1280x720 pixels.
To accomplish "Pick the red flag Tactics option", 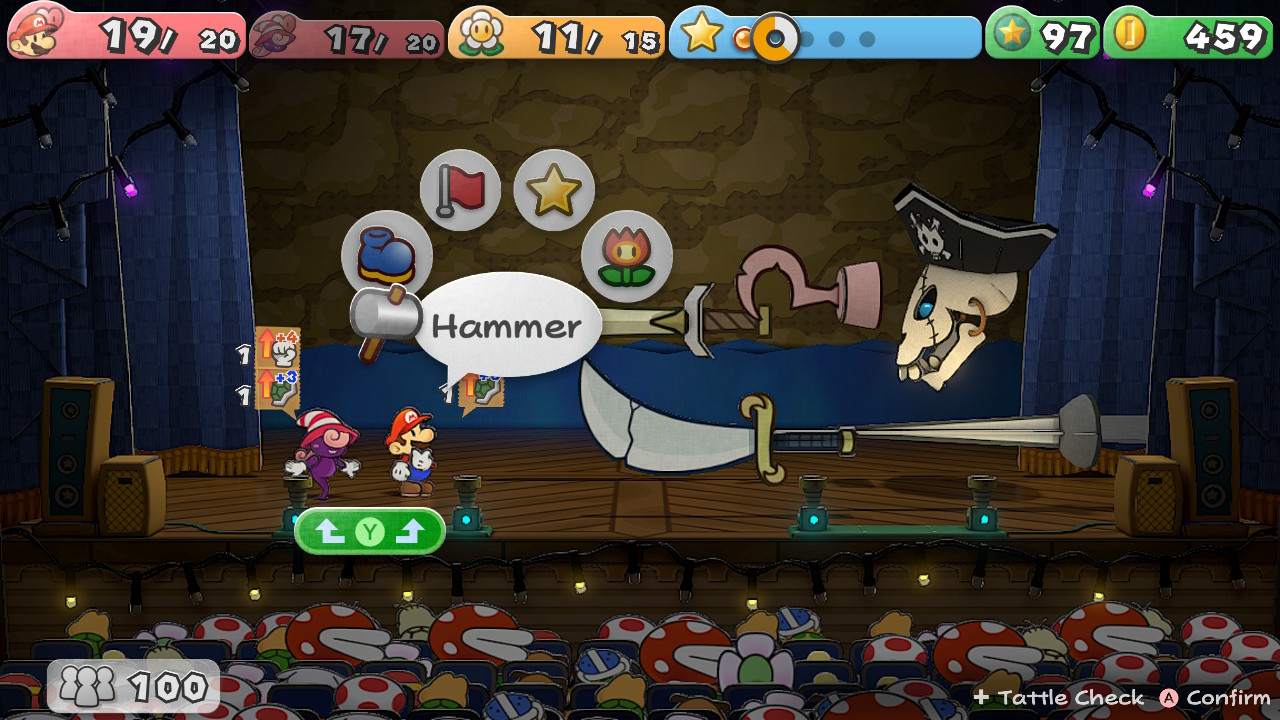I will [x=460, y=189].
